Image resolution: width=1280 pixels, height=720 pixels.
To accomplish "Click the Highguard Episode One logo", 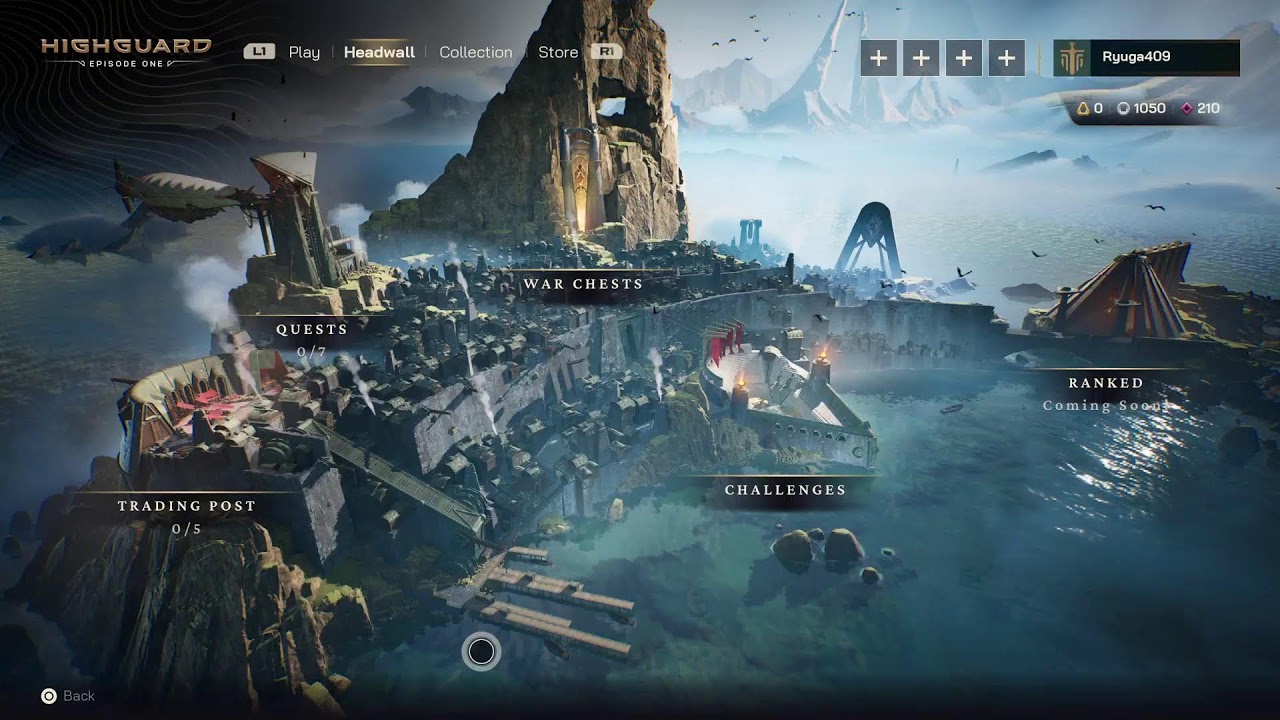I will [126, 52].
